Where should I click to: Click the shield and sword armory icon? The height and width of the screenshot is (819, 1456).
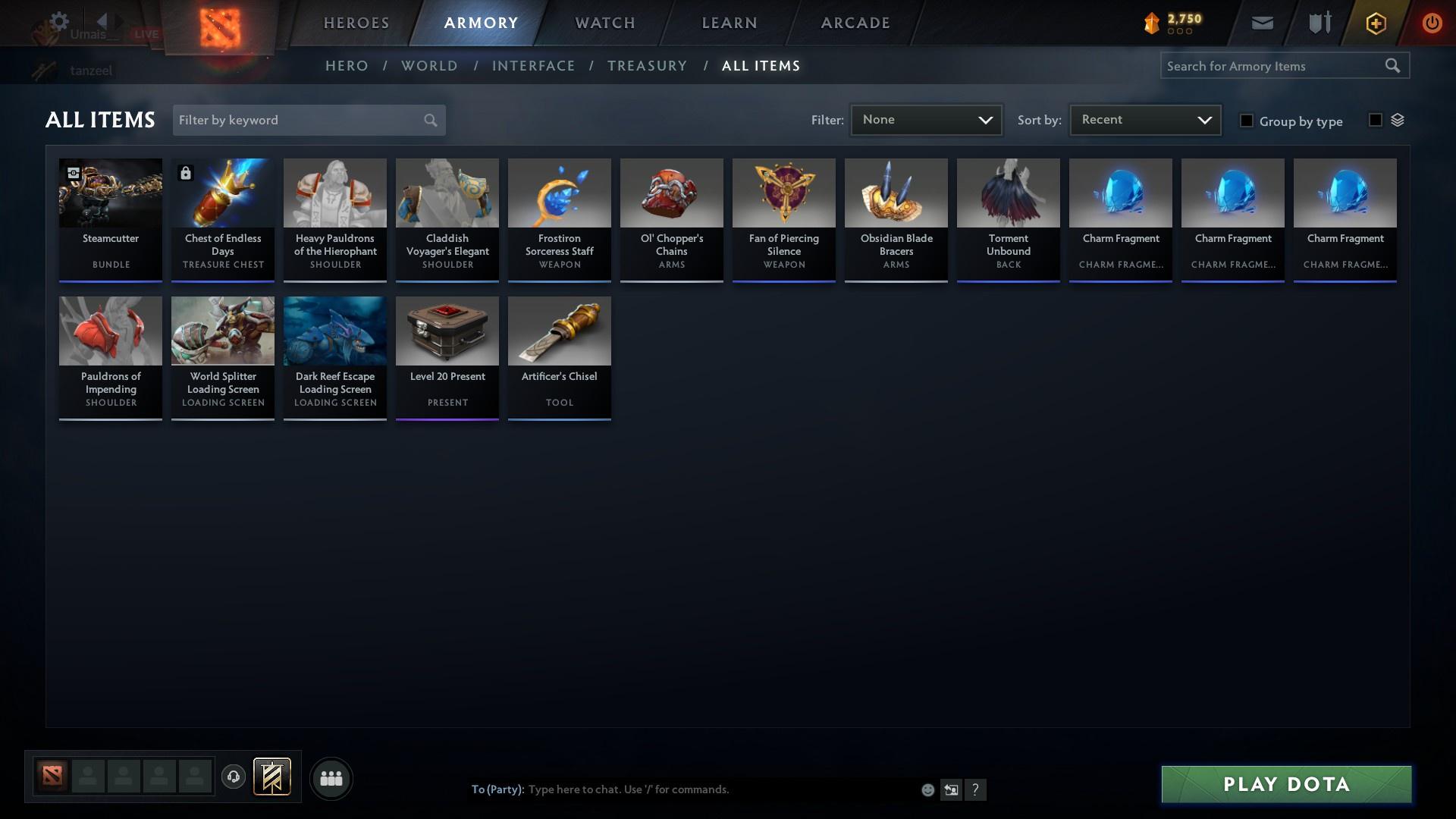click(x=1319, y=23)
